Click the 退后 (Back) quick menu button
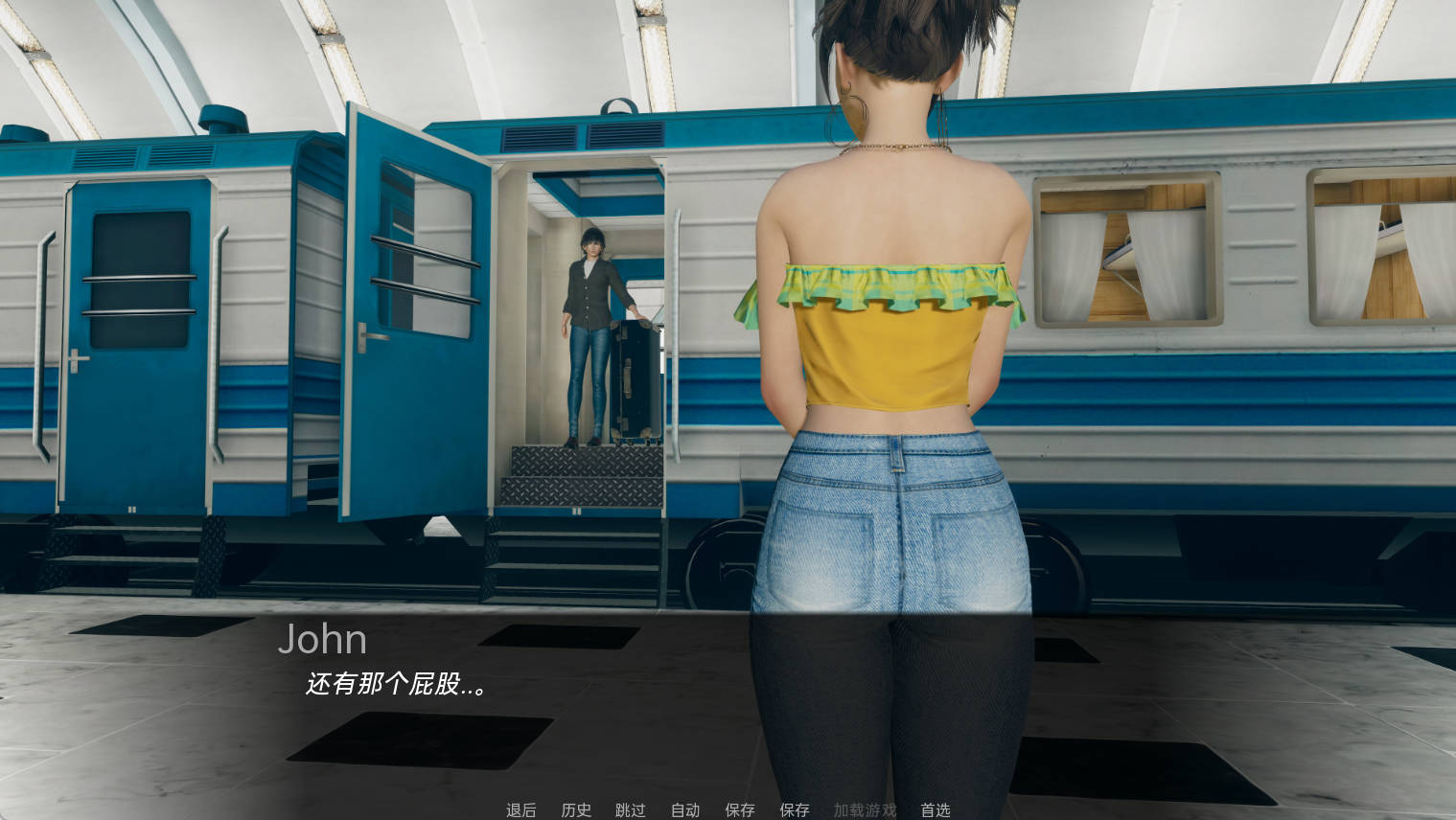The image size is (1456, 820). tap(521, 810)
